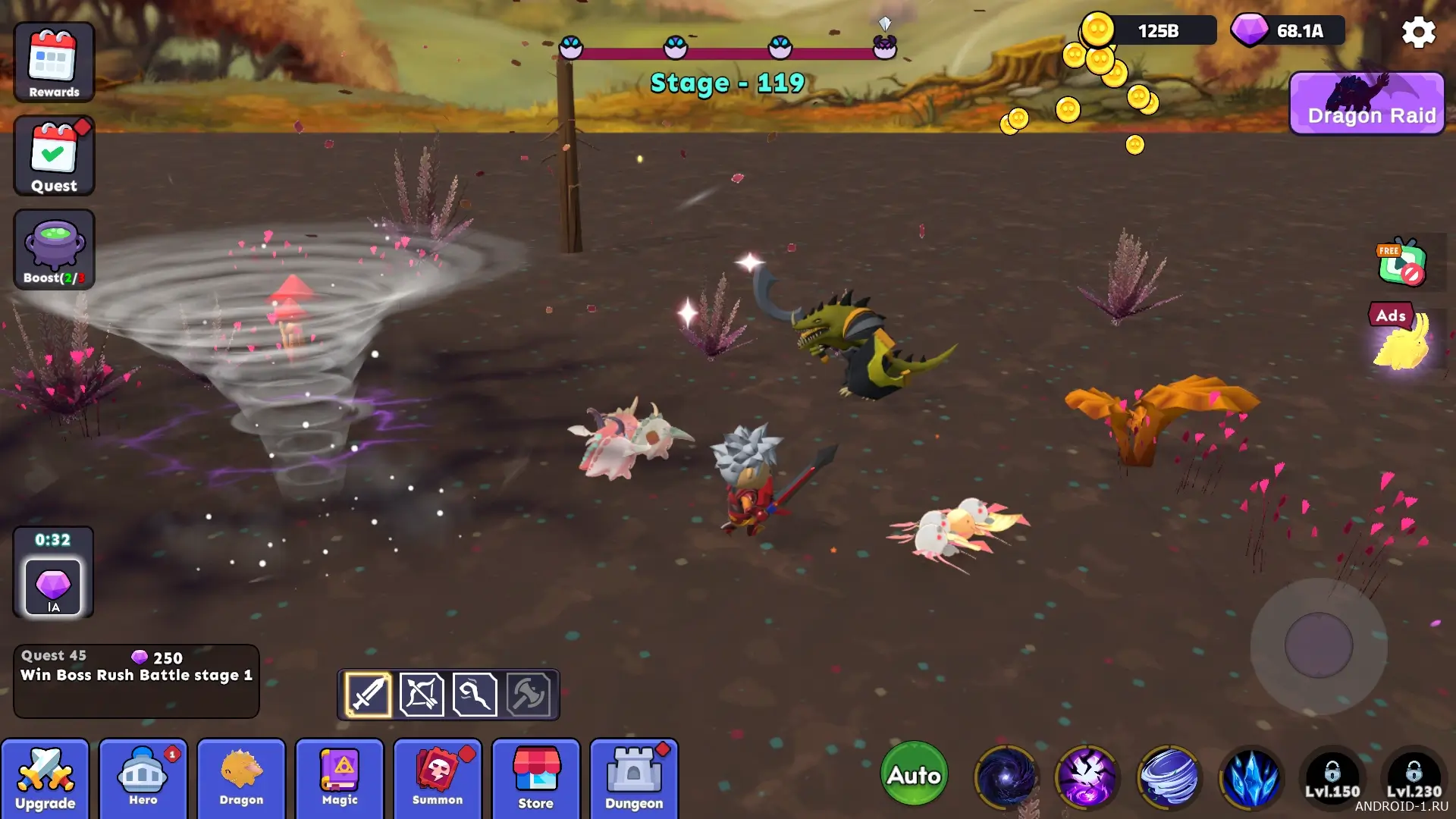Screen dimensions: 1456x819
Task: Open the Summon tab
Action: (438, 779)
